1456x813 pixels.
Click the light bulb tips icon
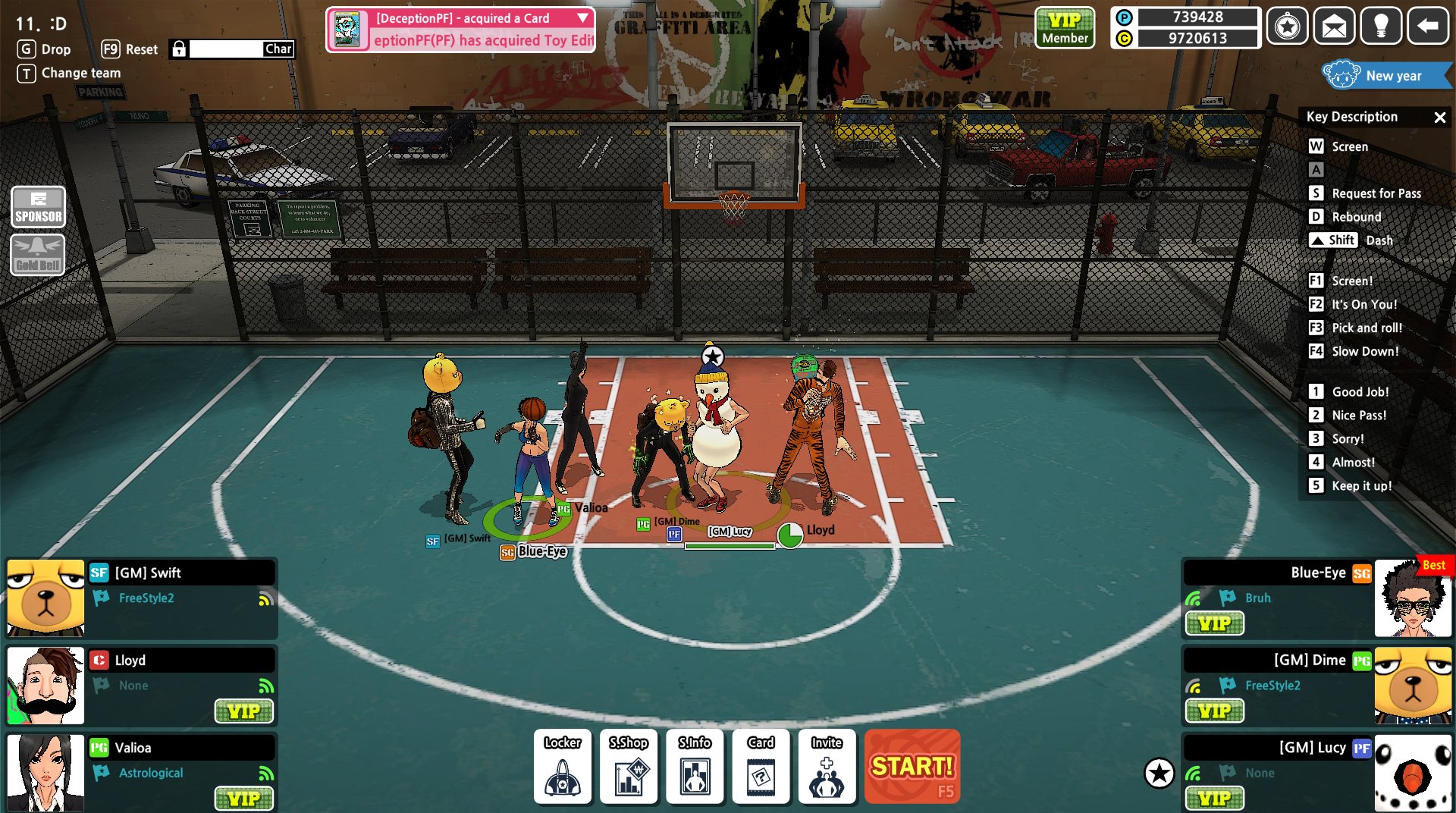click(x=1381, y=26)
